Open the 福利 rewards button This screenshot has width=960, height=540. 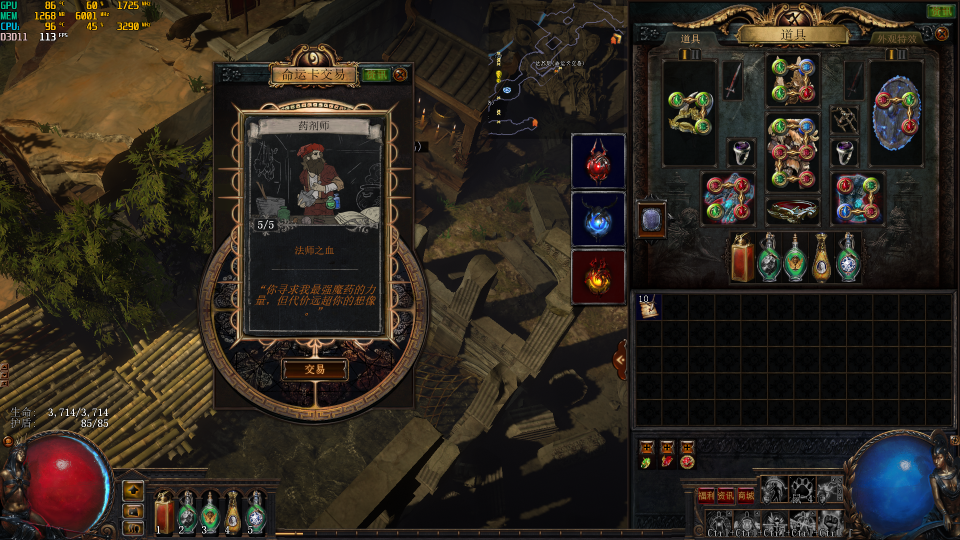tap(706, 495)
